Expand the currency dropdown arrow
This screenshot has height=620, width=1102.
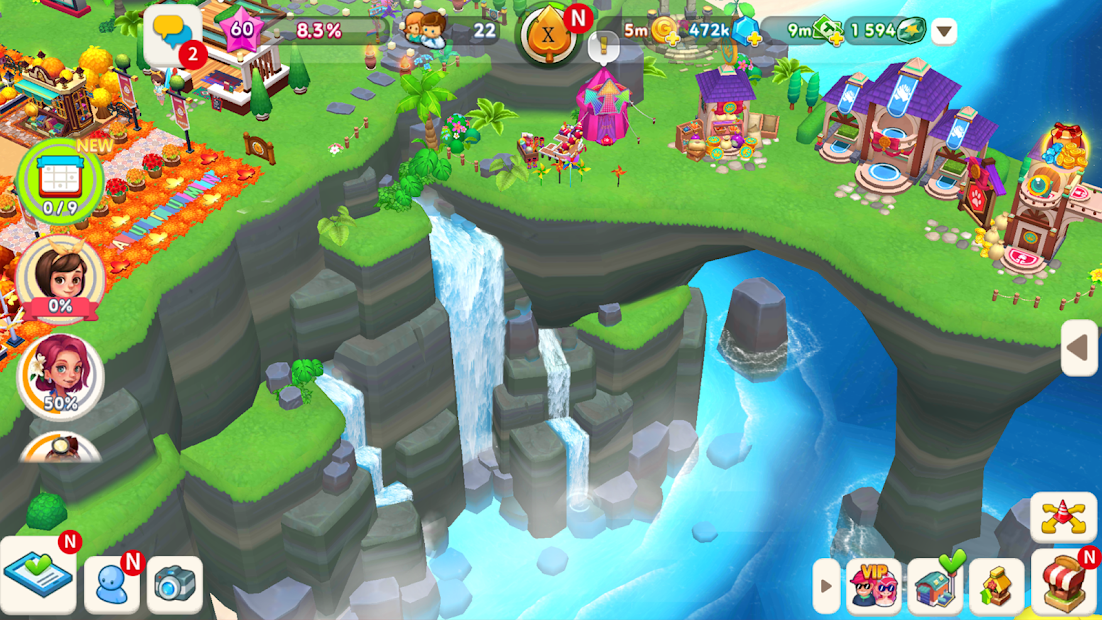pos(944,31)
